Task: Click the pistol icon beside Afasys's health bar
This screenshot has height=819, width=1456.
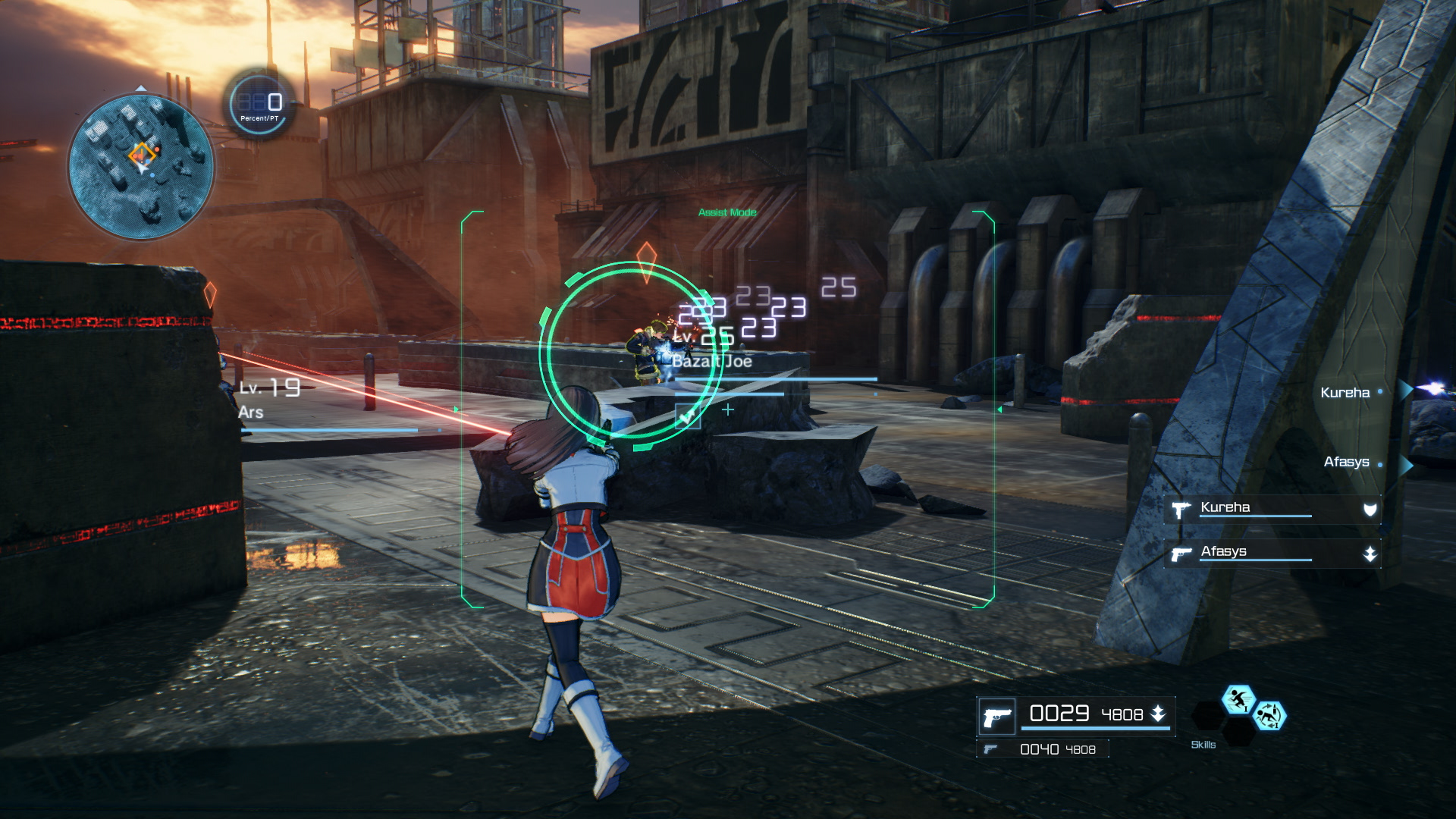Action: tap(1181, 553)
